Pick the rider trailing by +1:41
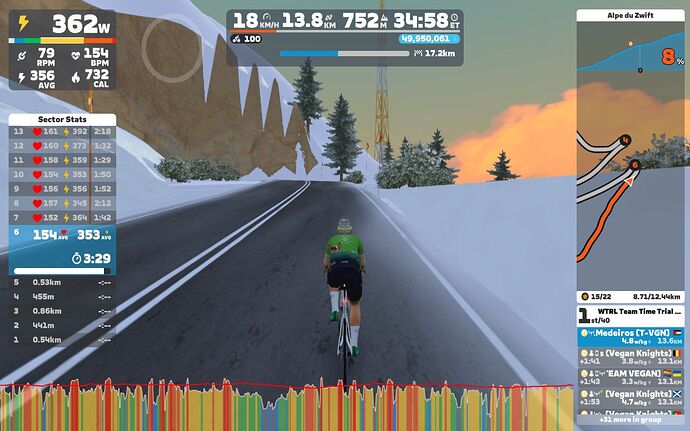 pos(631,357)
